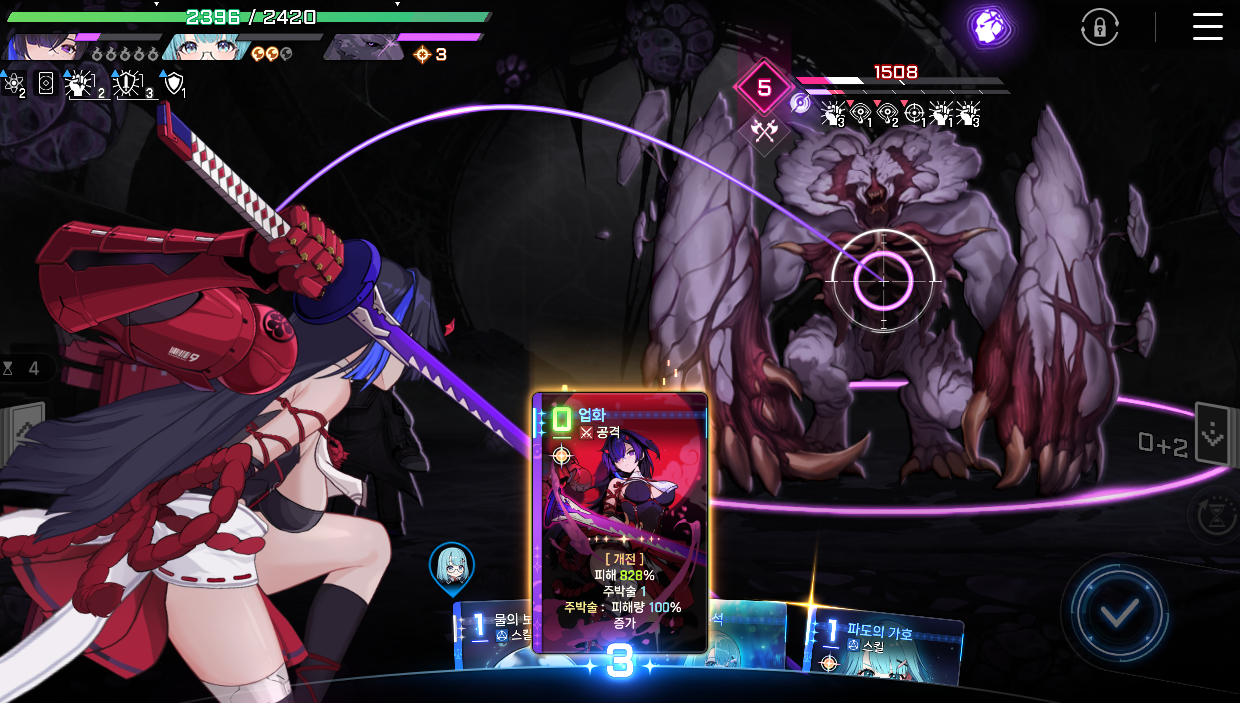Image resolution: width=1240 pixels, height=704 pixels.
Task: Check the hourglass turn counter icon
Action: [9, 369]
